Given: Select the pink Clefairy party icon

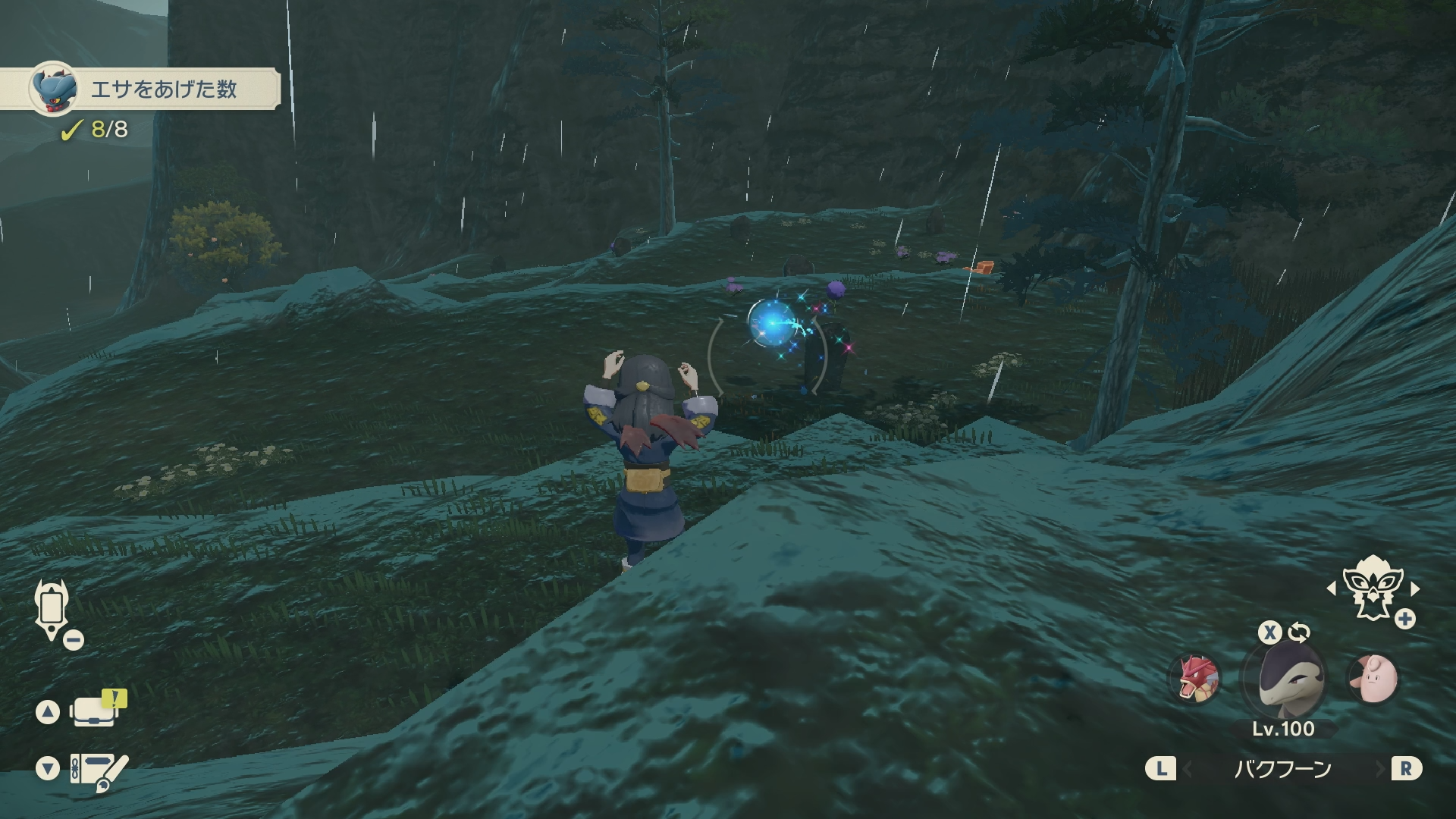Looking at the screenshot, I should coord(1373,678).
